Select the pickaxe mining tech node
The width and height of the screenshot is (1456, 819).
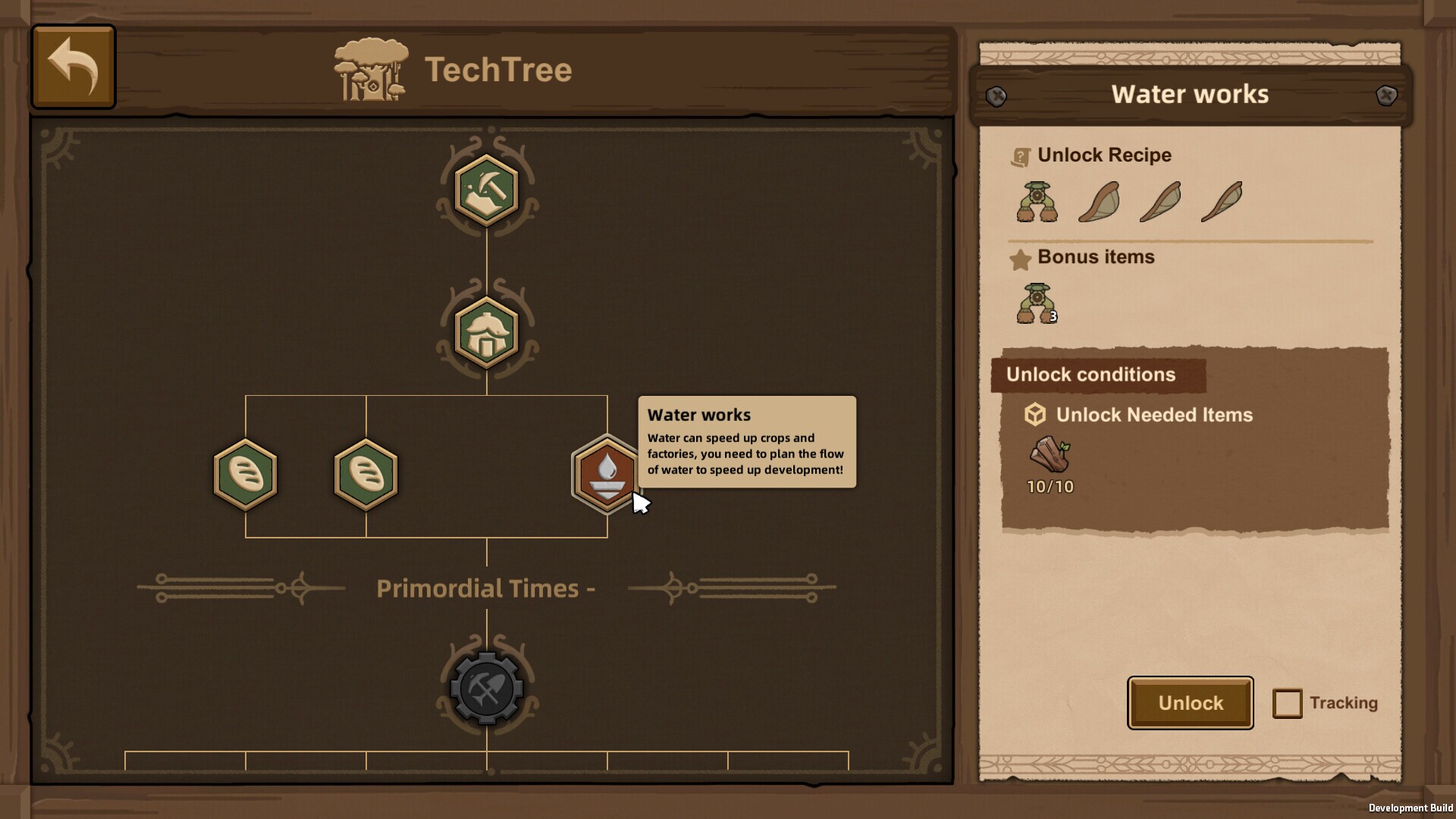[485, 190]
